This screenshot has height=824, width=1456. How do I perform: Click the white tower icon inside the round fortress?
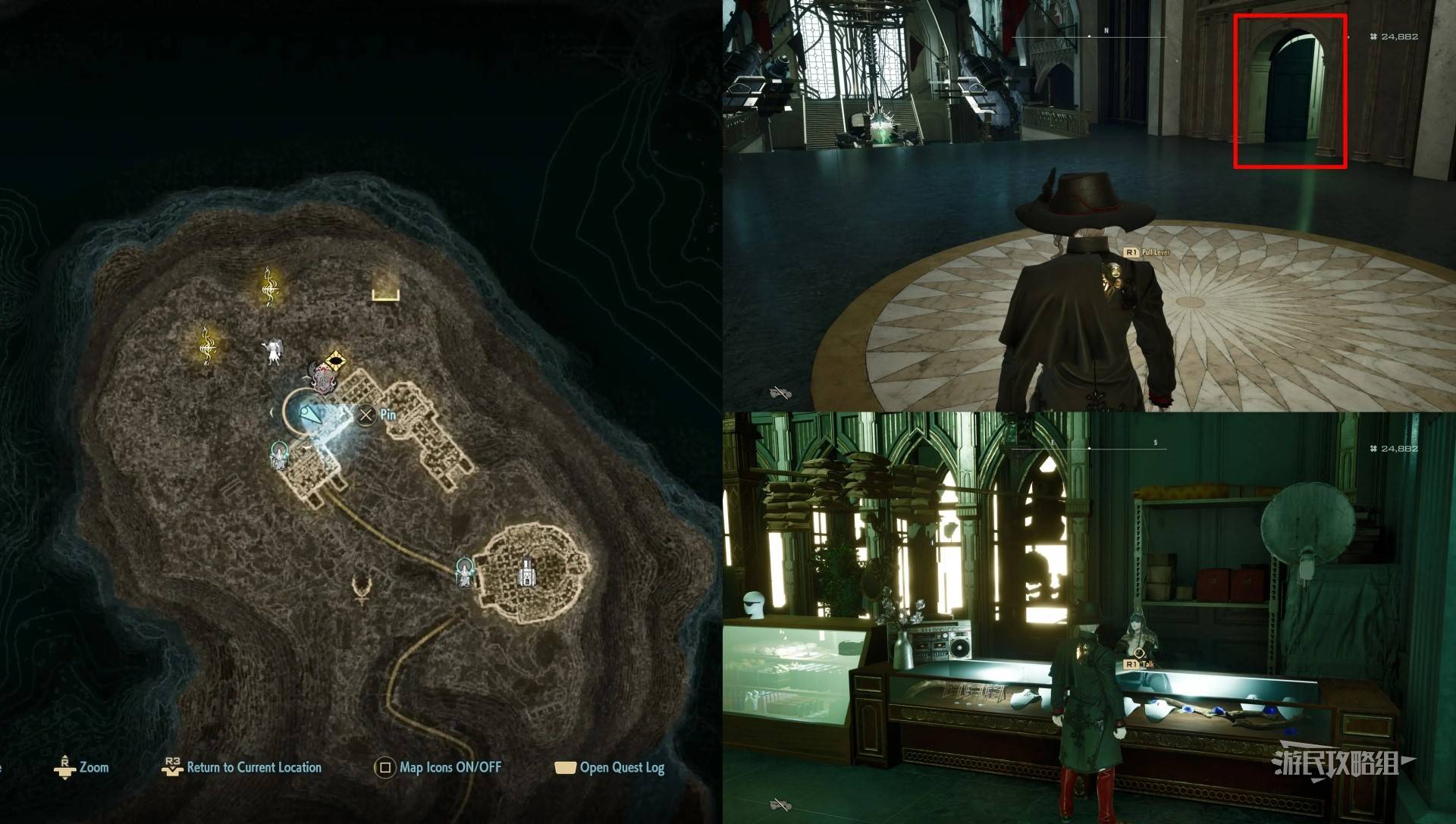[x=526, y=573]
